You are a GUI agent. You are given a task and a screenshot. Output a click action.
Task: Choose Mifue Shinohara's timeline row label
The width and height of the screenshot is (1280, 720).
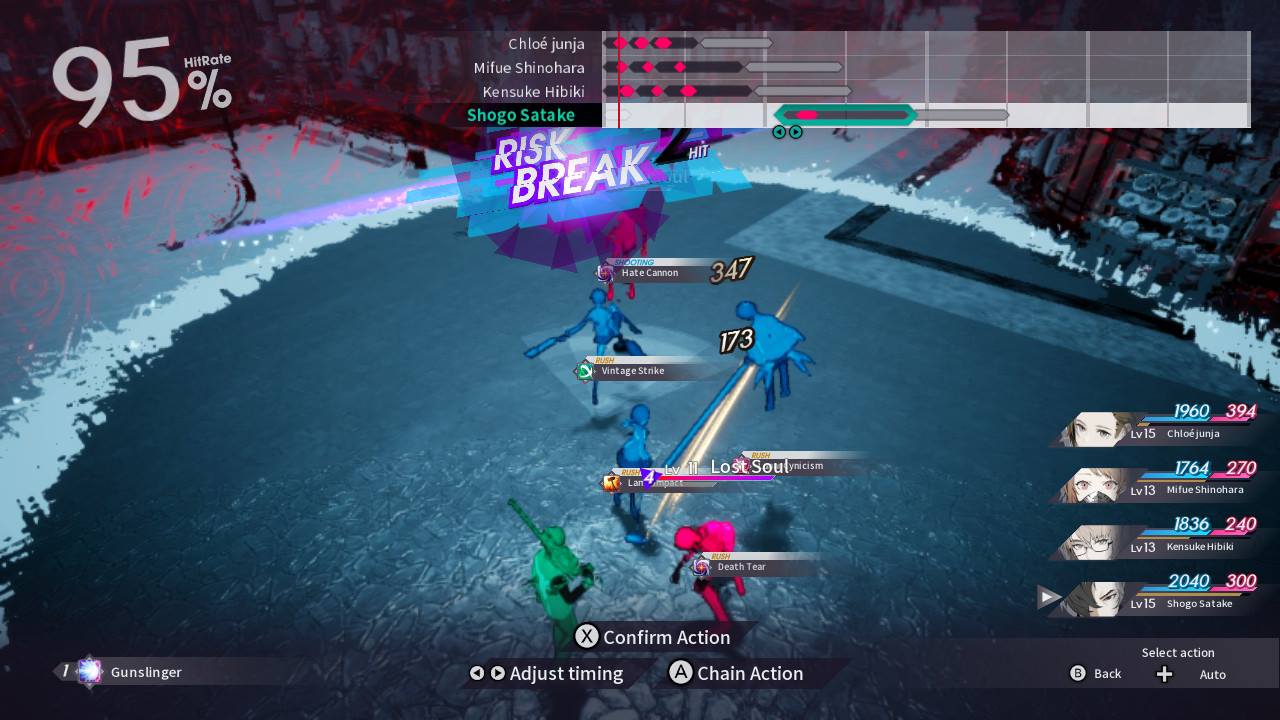point(529,68)
